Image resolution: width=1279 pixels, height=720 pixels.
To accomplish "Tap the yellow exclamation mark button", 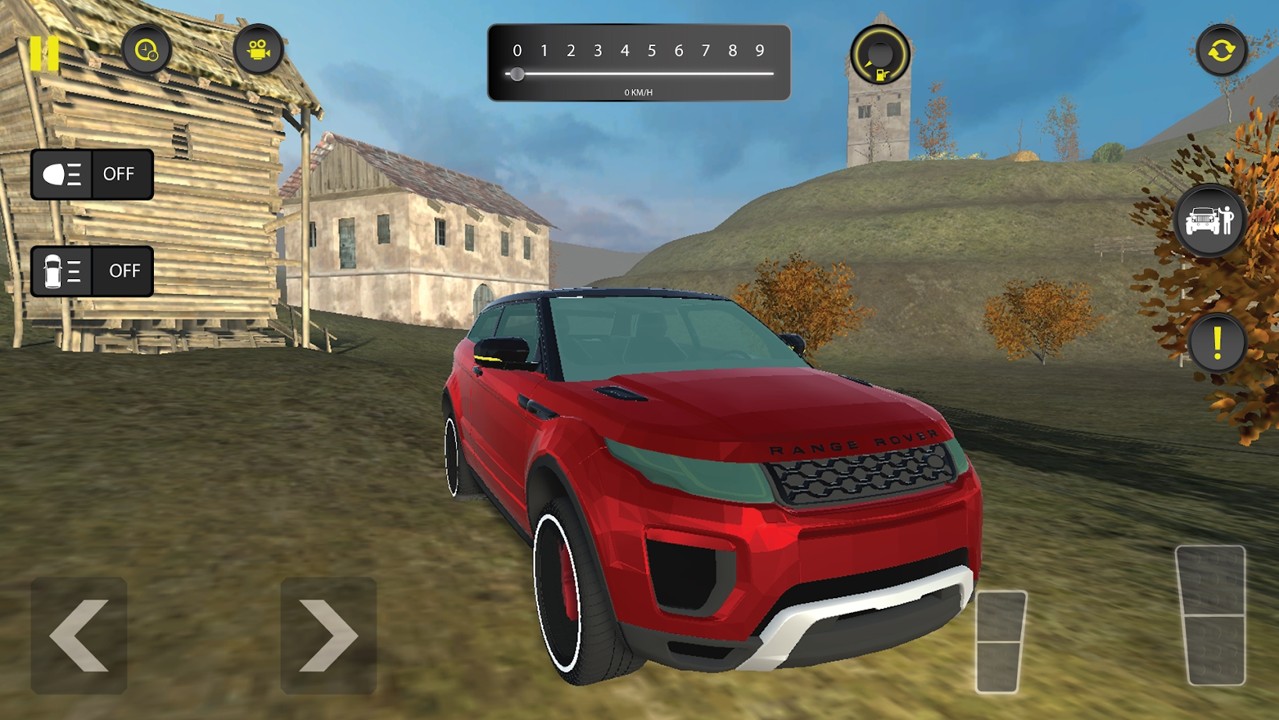I will coord(1217,343).
